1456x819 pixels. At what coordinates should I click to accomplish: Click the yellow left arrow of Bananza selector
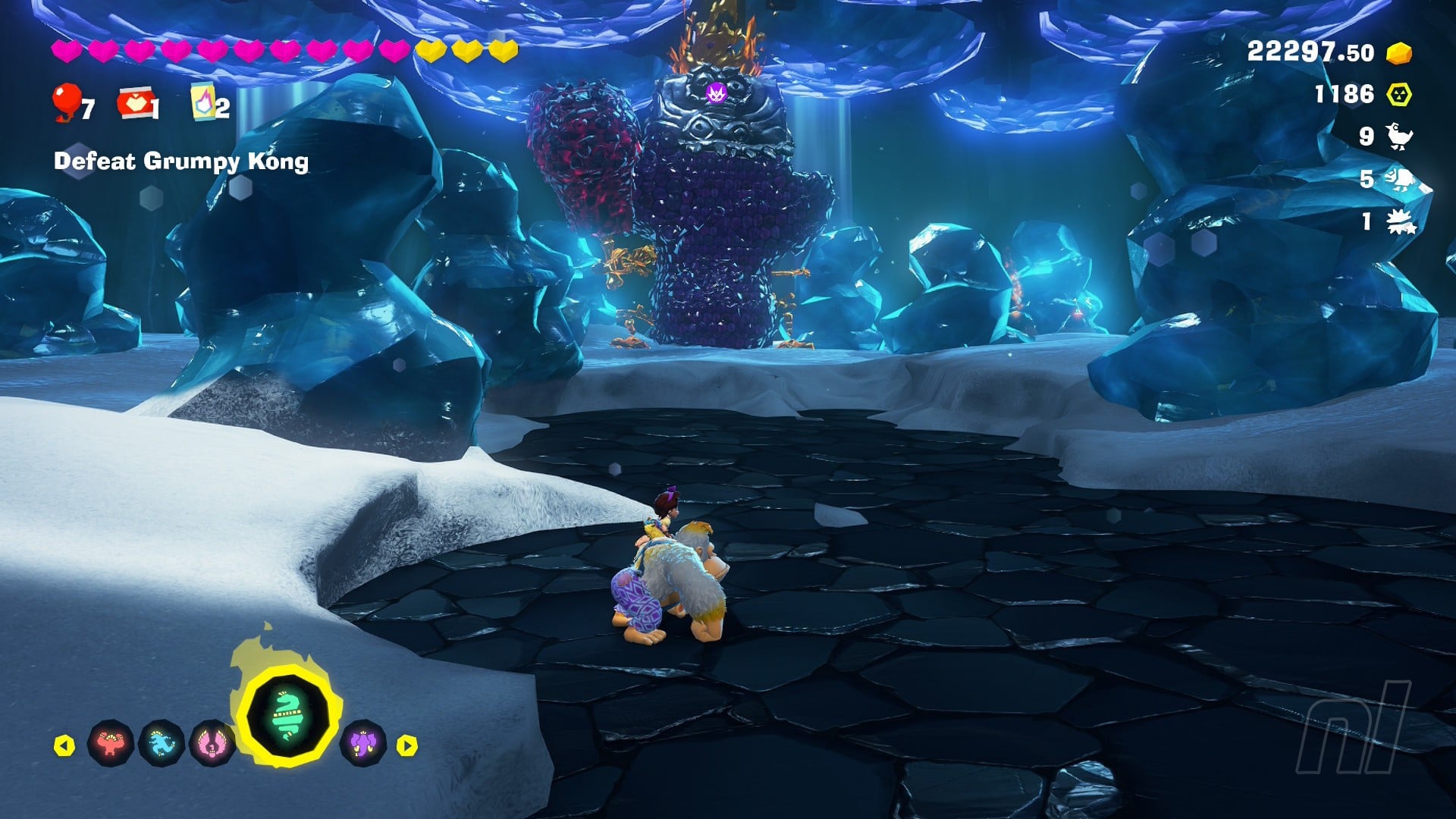(x=65, y=745)
